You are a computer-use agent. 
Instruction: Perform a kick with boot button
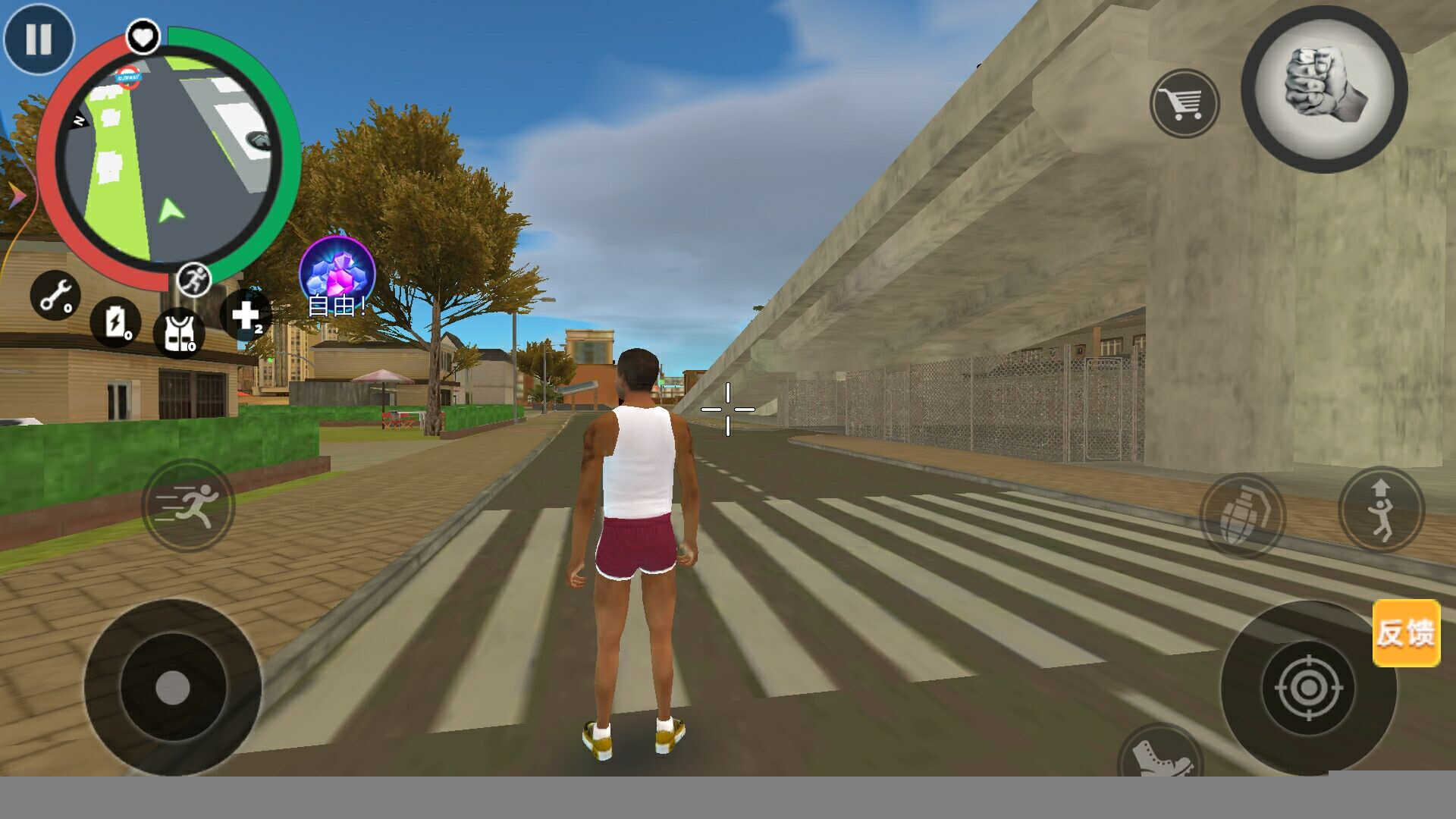pyautogui.click(x=1159, y=753)
